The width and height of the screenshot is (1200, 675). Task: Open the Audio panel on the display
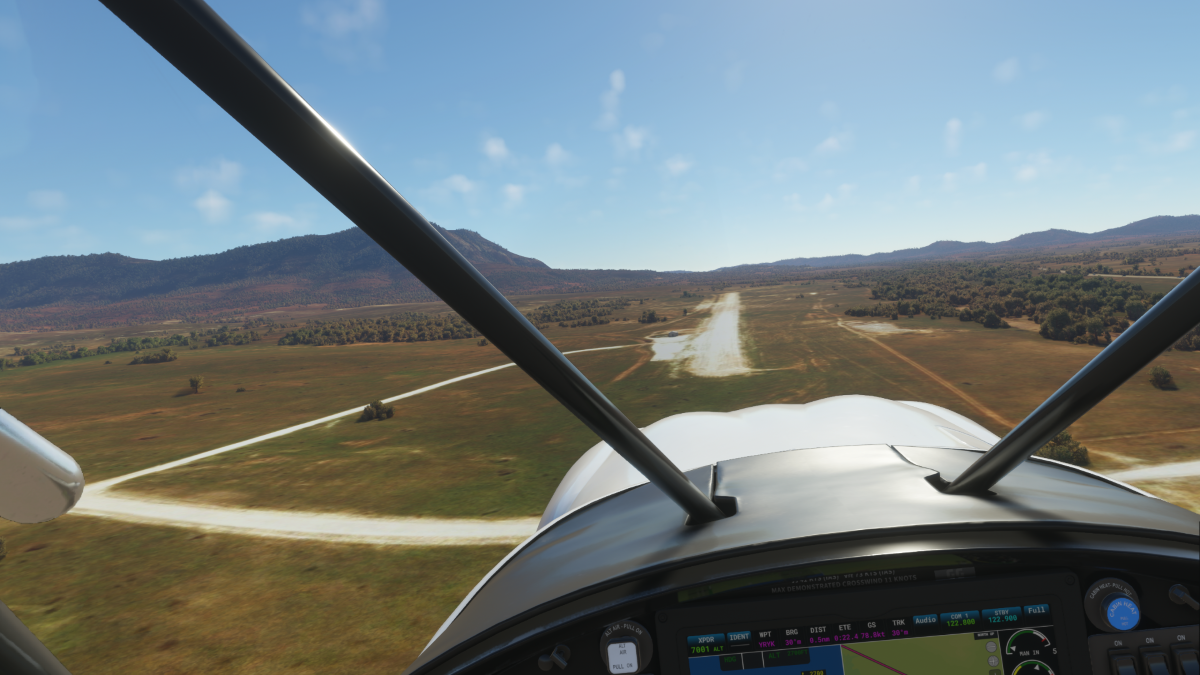click(x=925, y=620)
